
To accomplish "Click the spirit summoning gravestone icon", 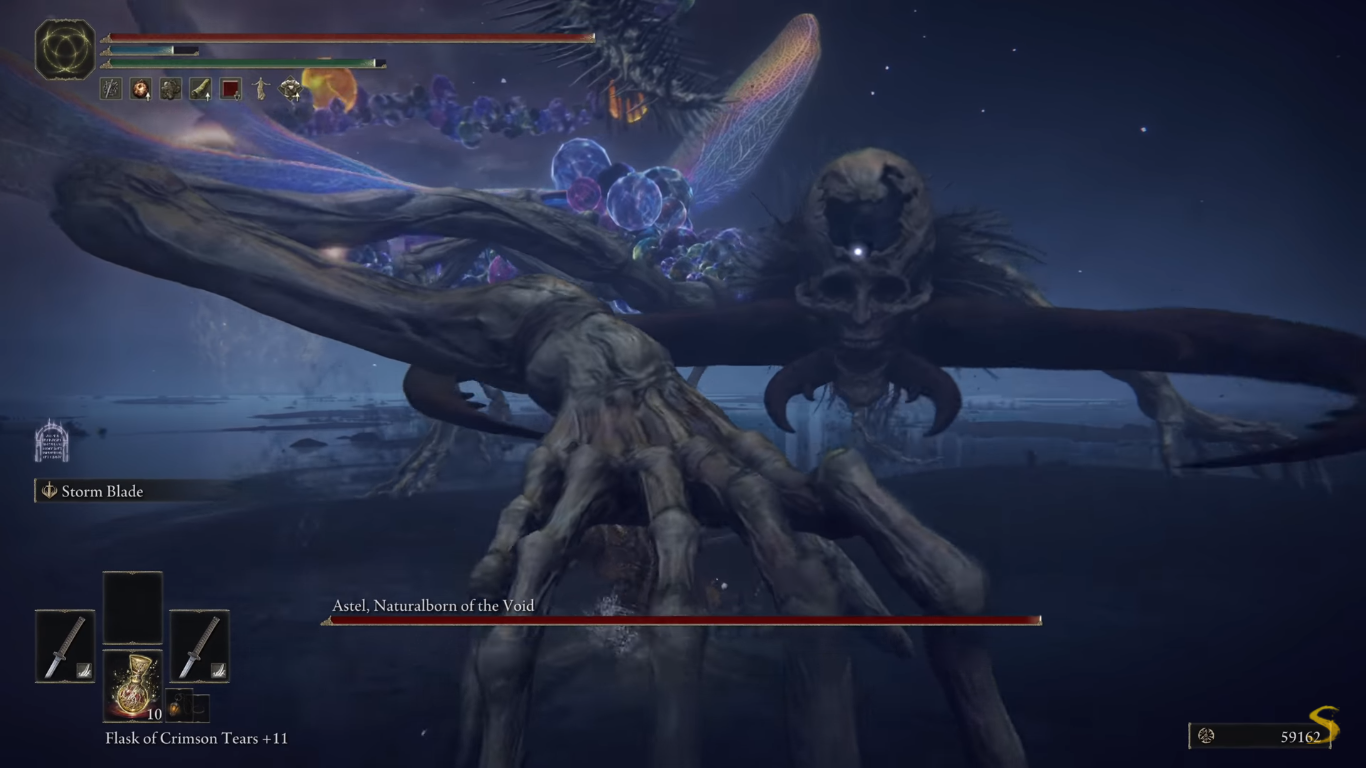I will 51,442.
